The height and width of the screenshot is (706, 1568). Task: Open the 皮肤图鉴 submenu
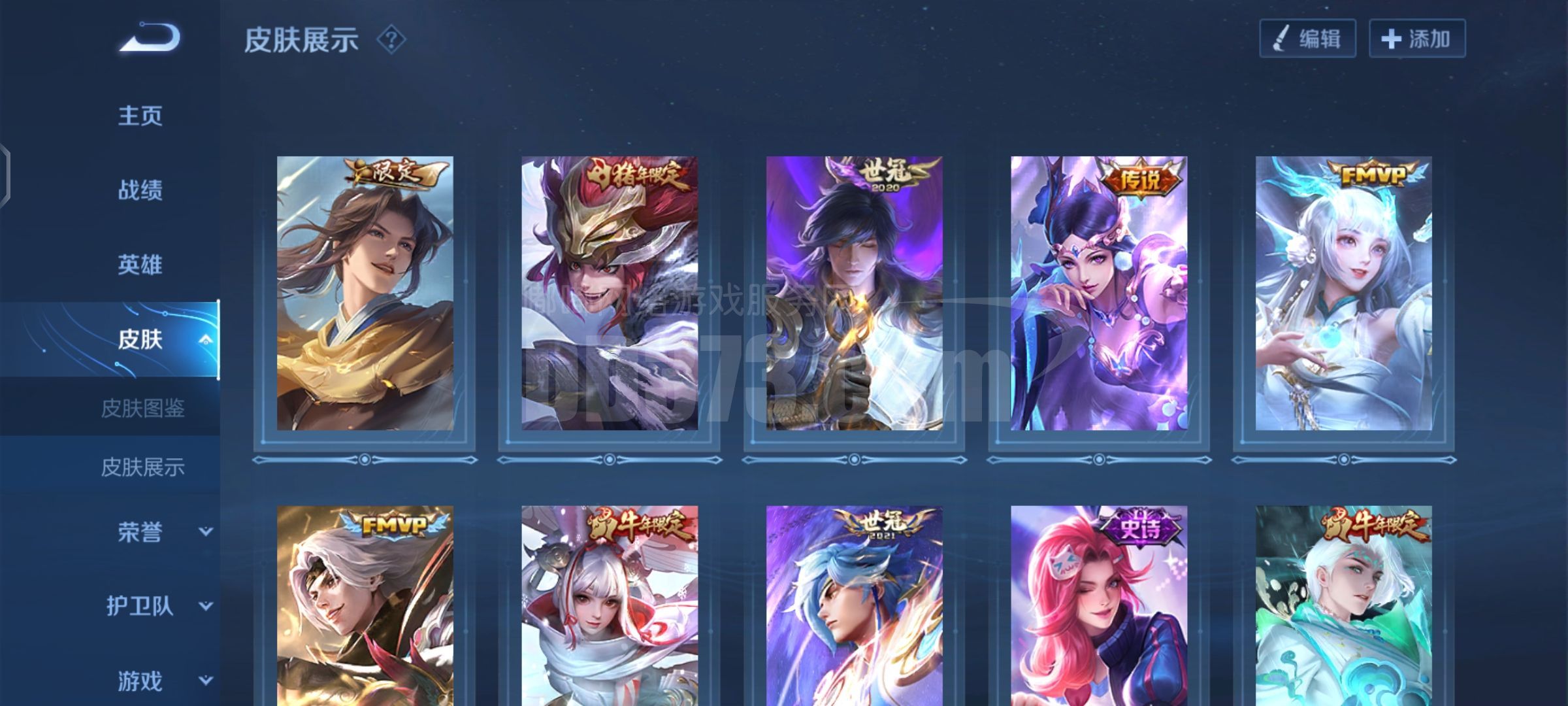[142, 409]
